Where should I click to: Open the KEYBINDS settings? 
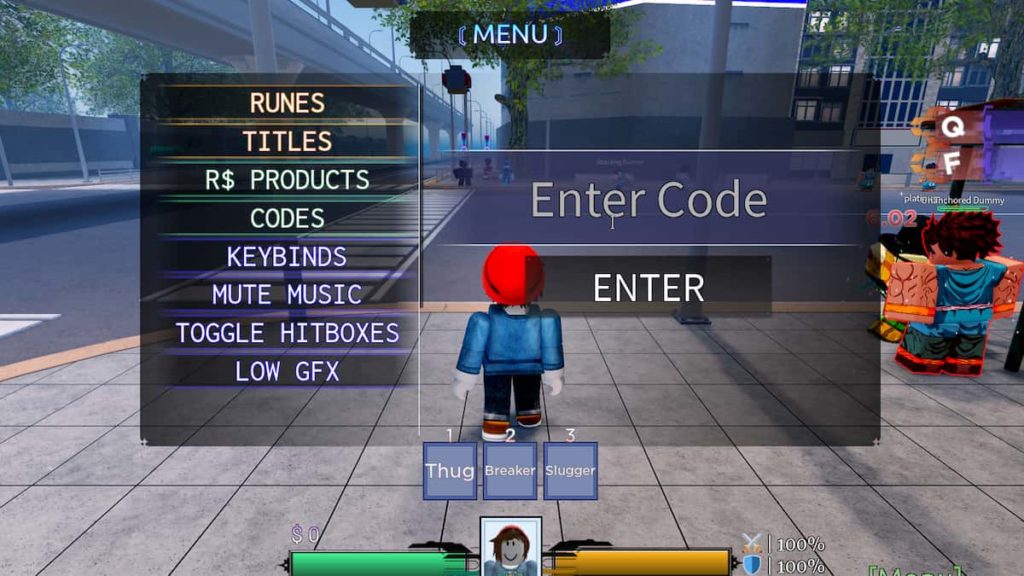point(287,256)
